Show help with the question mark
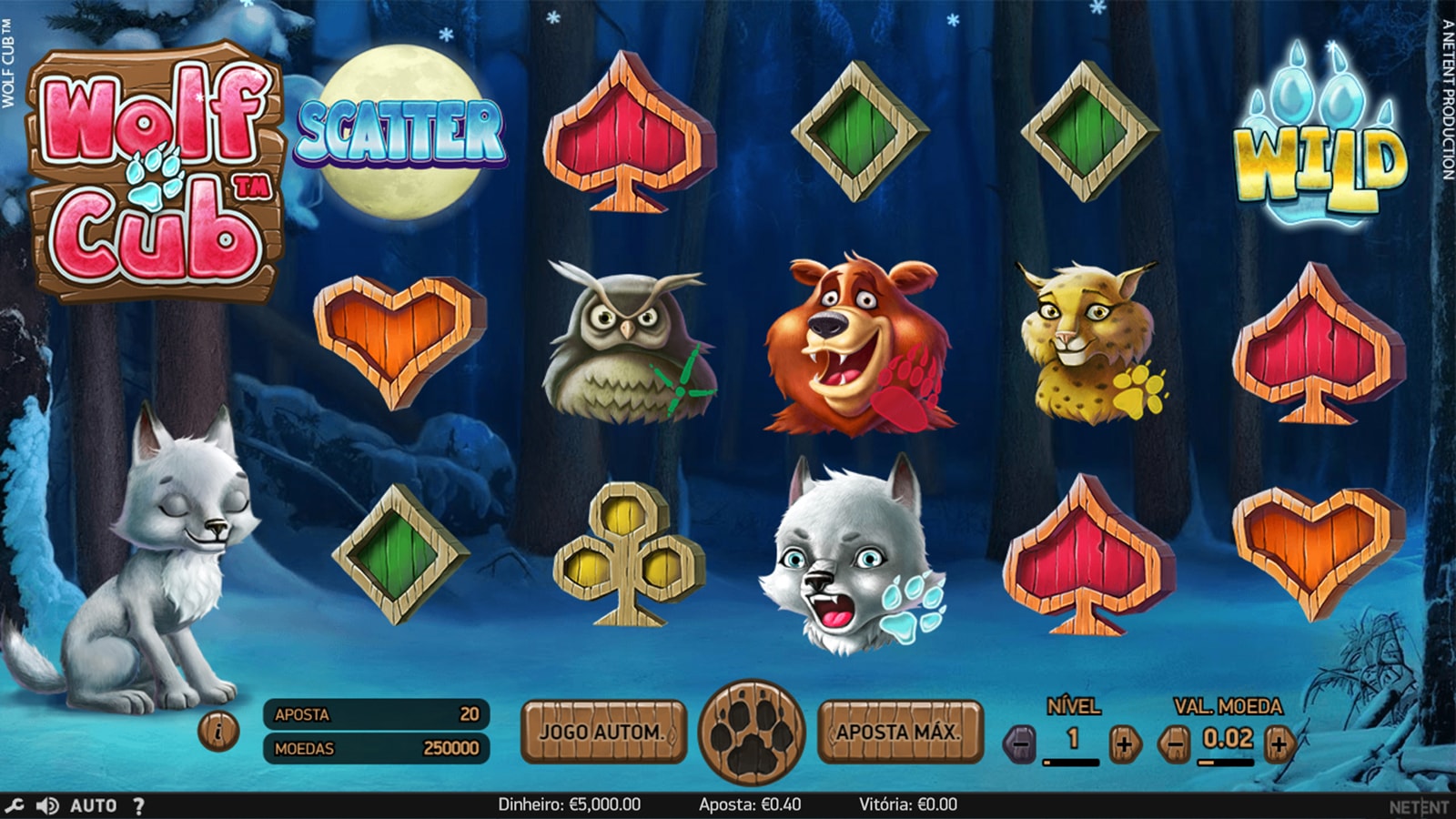Viewport: 1456px width, 819px height. tap(138, 805)
